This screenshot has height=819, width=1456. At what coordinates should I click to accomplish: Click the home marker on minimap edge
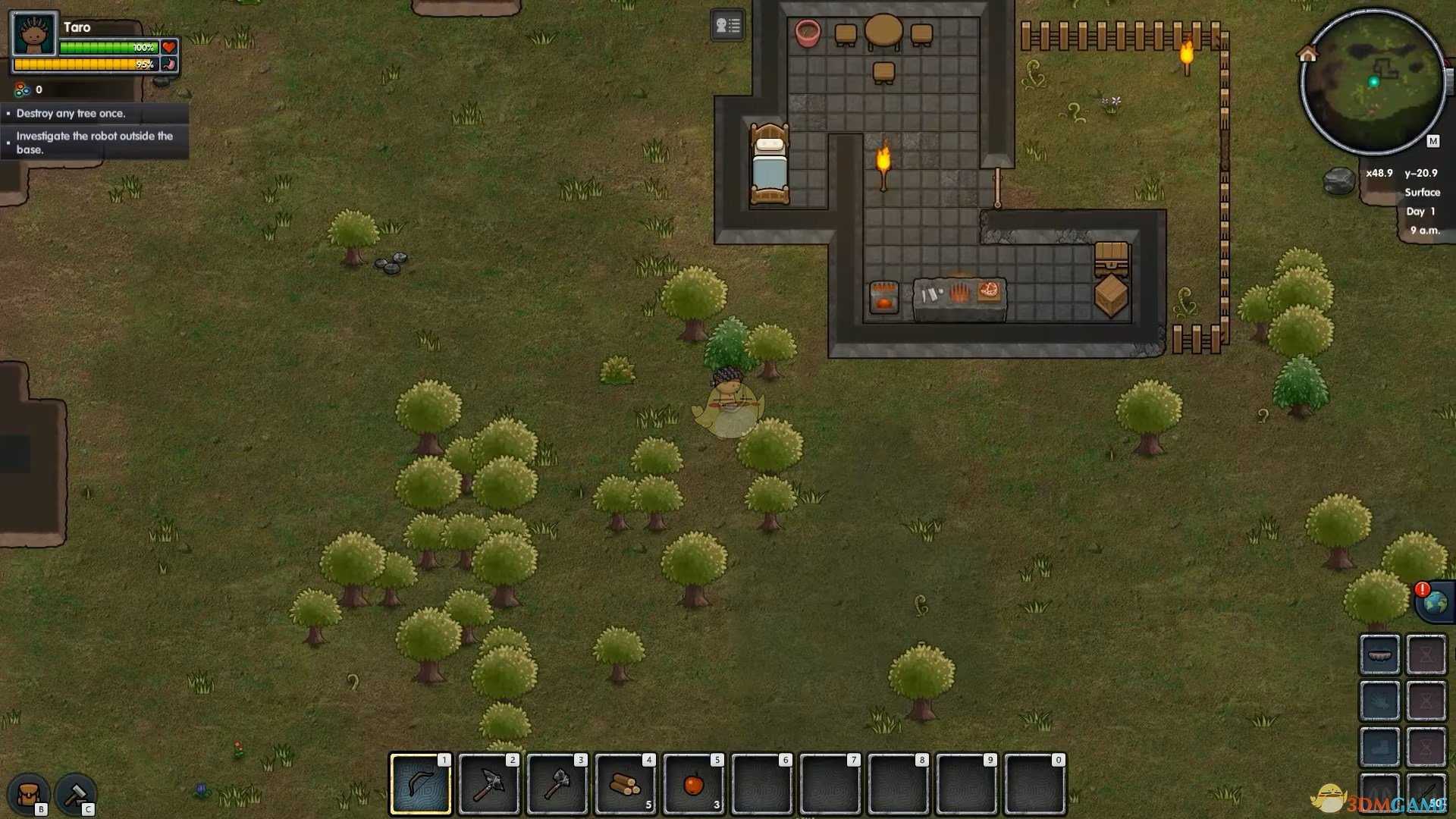pos(1307,54)
